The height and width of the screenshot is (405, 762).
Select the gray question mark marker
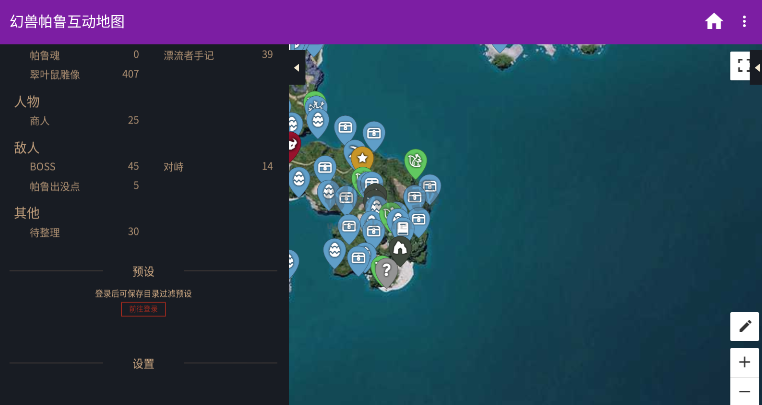[x=387, y=270]
